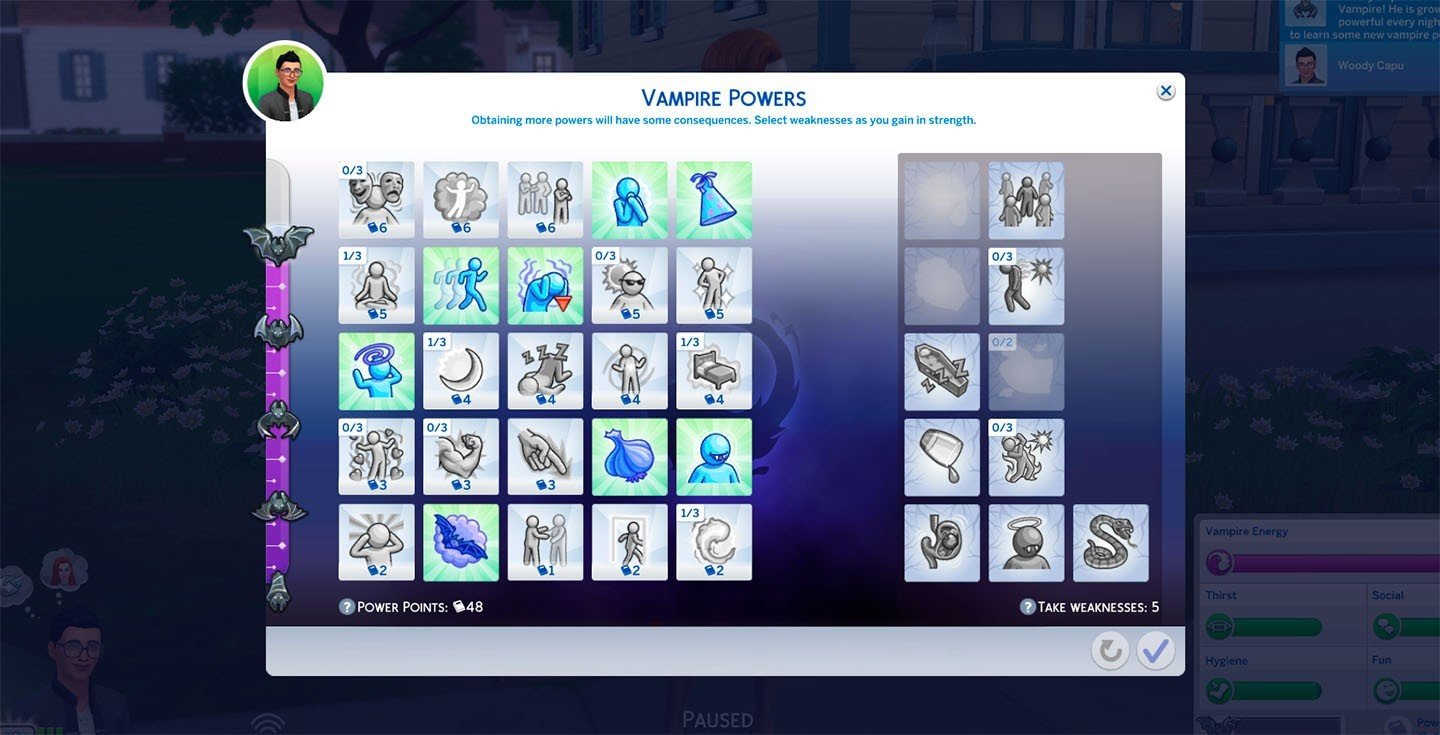Select the coffin sleep weakness icon
The width and height of the screenshot is (1440, 735).
(x=941, y=371)
